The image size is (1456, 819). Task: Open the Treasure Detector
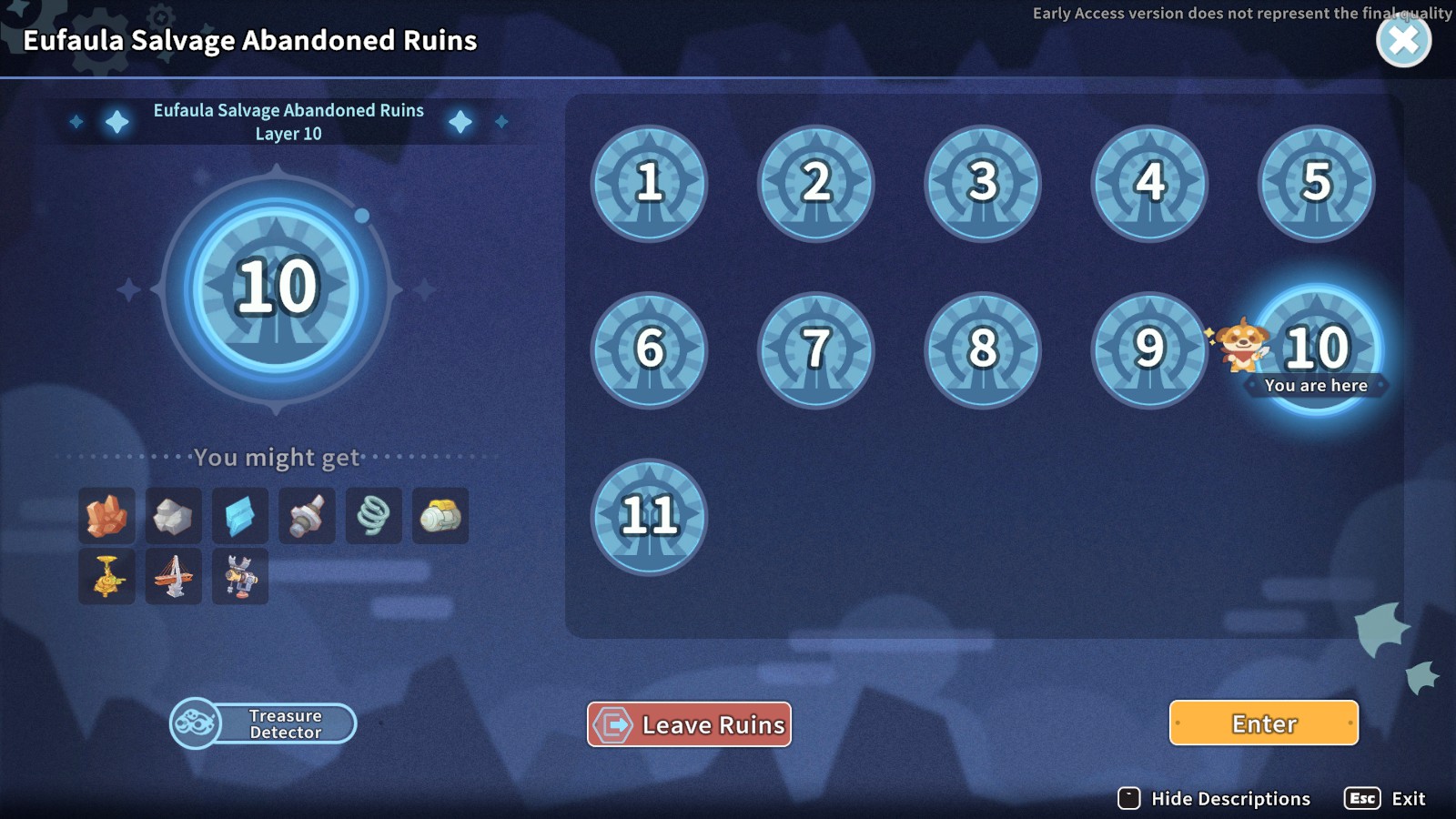click(x=264, y=723)
